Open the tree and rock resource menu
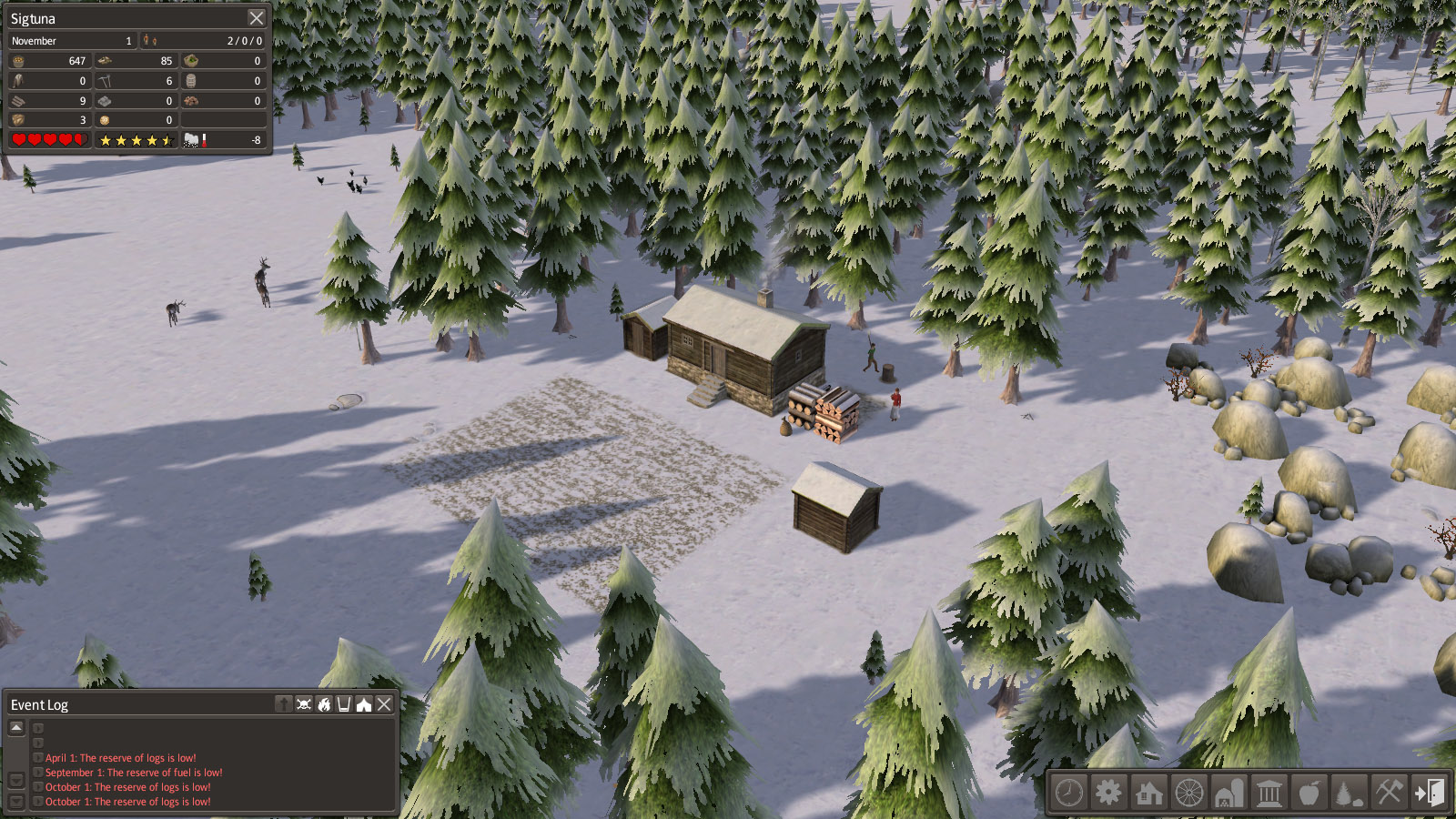1456x819 pixels. [1349, 793]
